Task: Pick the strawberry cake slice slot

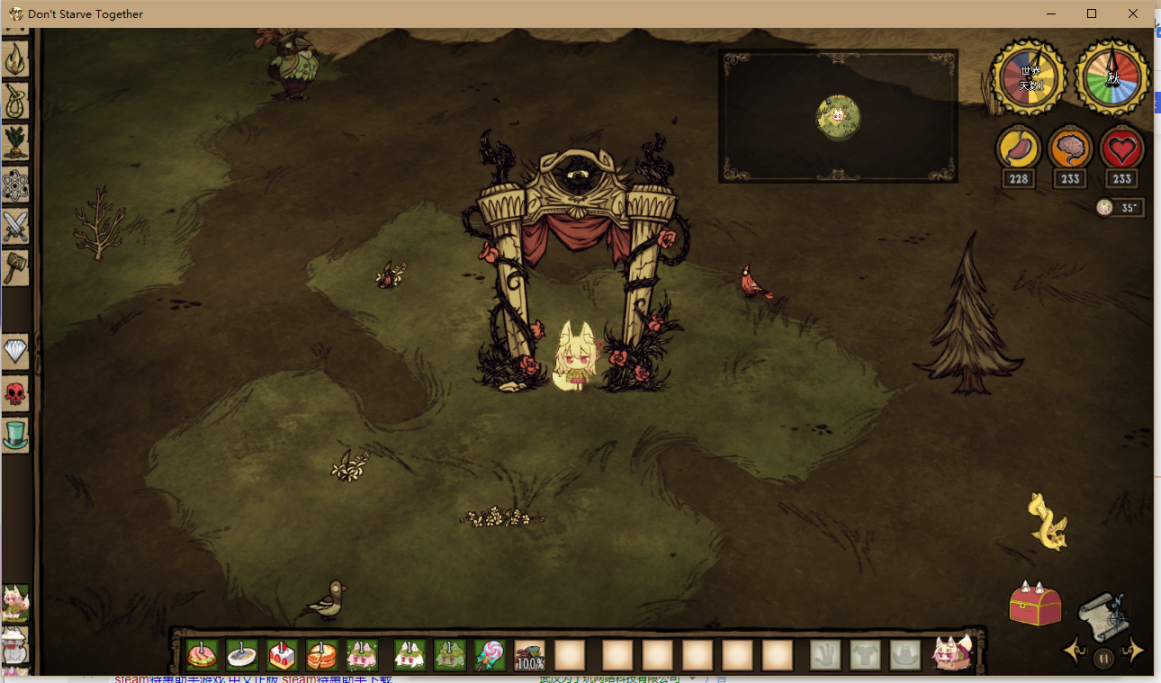Action: [x=282, y=656]
